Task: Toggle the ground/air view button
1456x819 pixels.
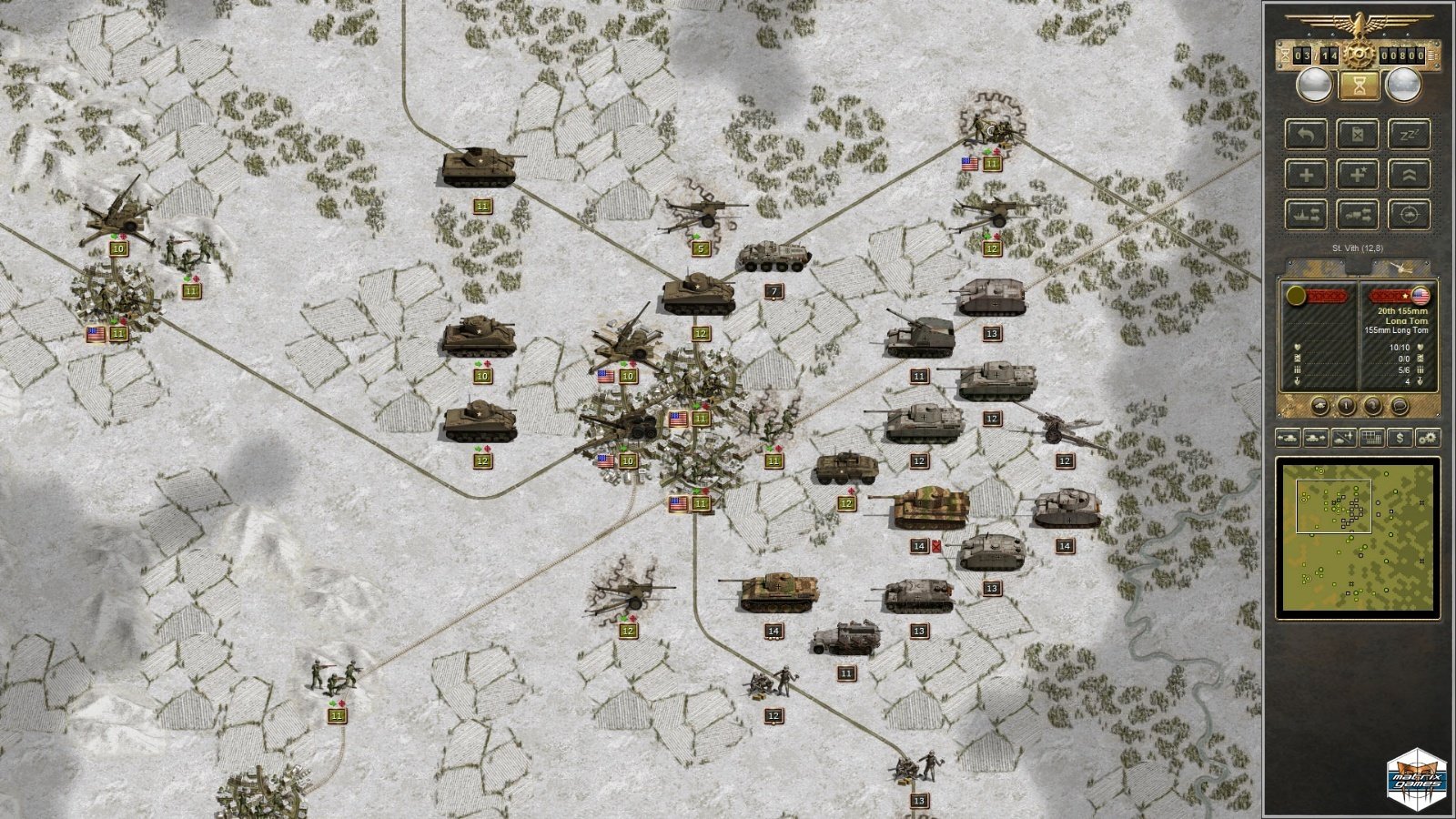Action: coord(1343,438)
